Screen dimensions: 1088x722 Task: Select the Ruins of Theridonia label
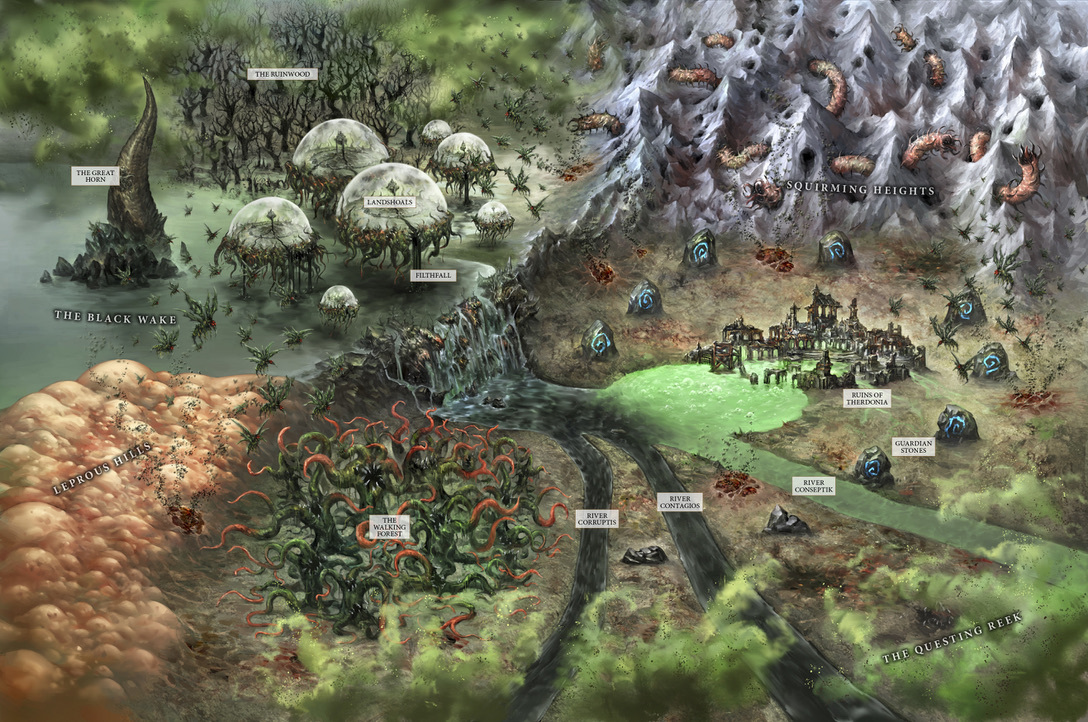pyautogui.click(x=866, y=399)
